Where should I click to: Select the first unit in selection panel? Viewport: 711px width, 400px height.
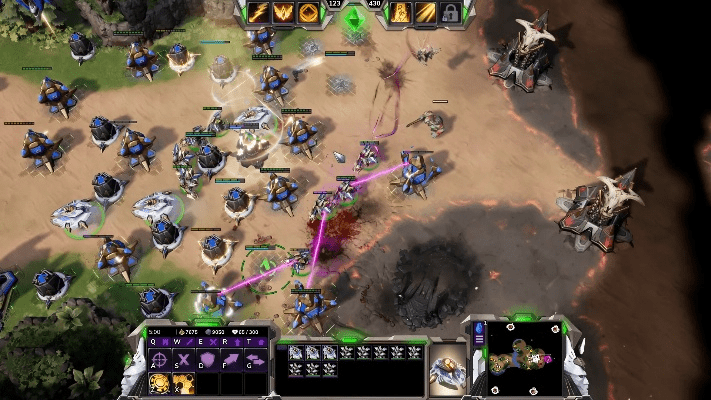[297, 352]
